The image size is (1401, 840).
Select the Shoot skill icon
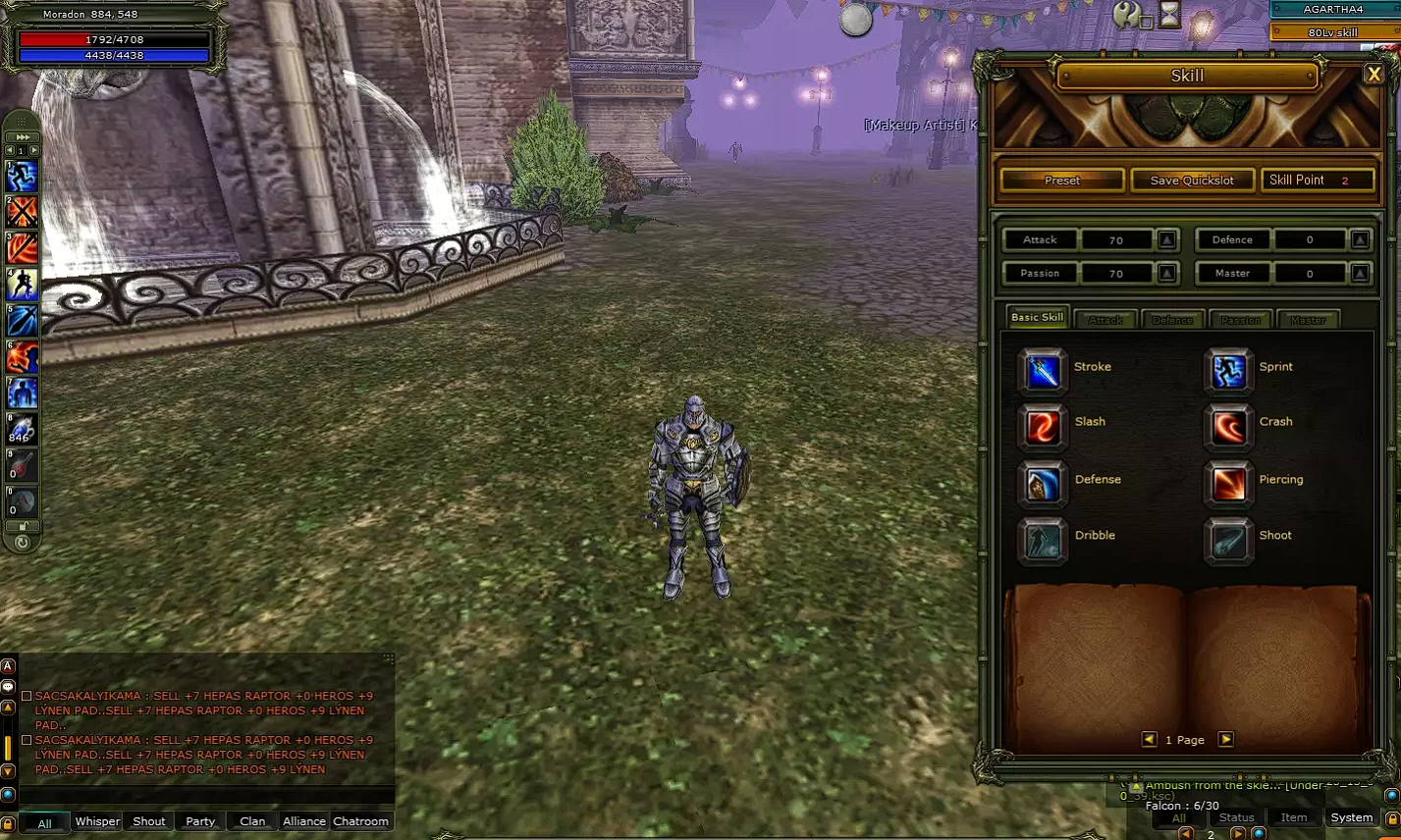pos(1228,541)
